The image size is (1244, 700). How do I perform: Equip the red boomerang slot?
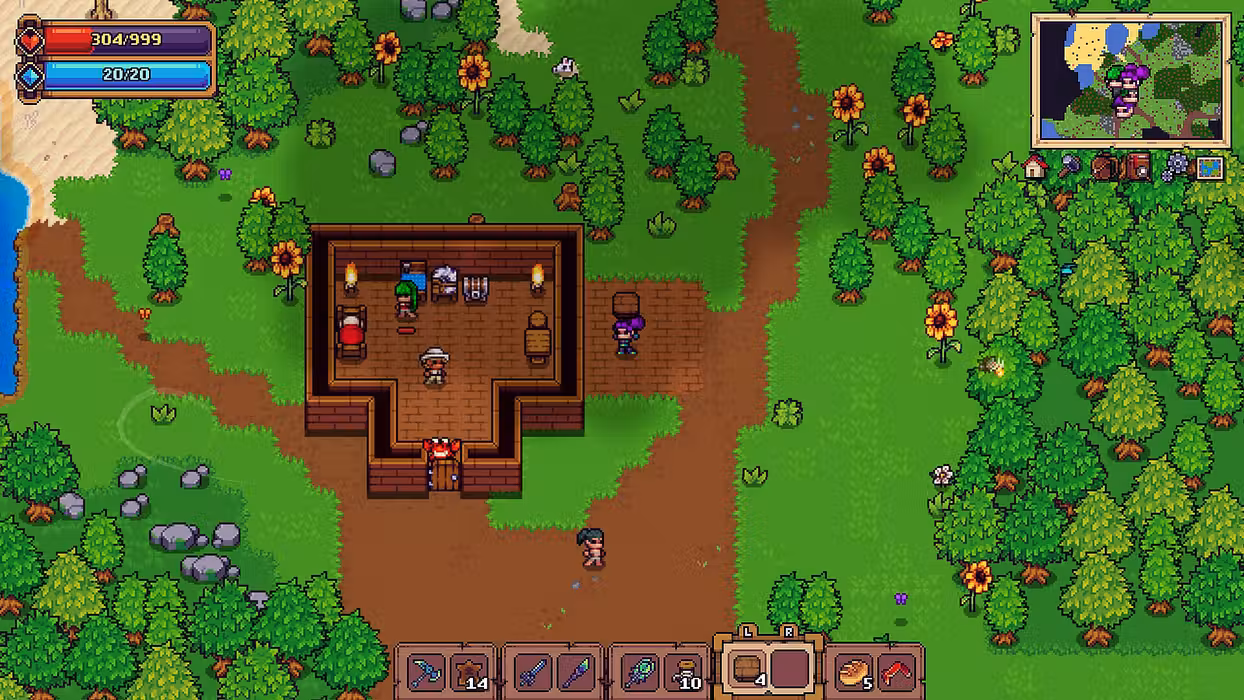[x=896, y=672]
